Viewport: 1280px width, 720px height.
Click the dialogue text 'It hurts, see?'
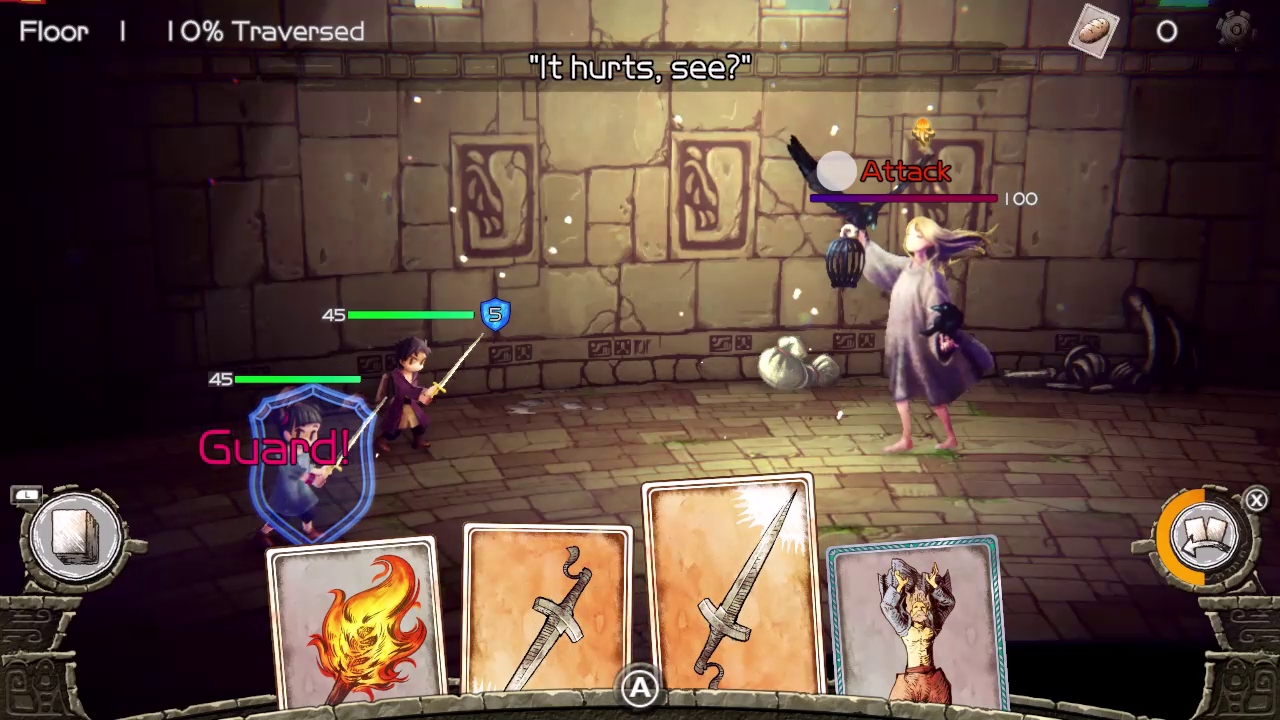point(640,67)
